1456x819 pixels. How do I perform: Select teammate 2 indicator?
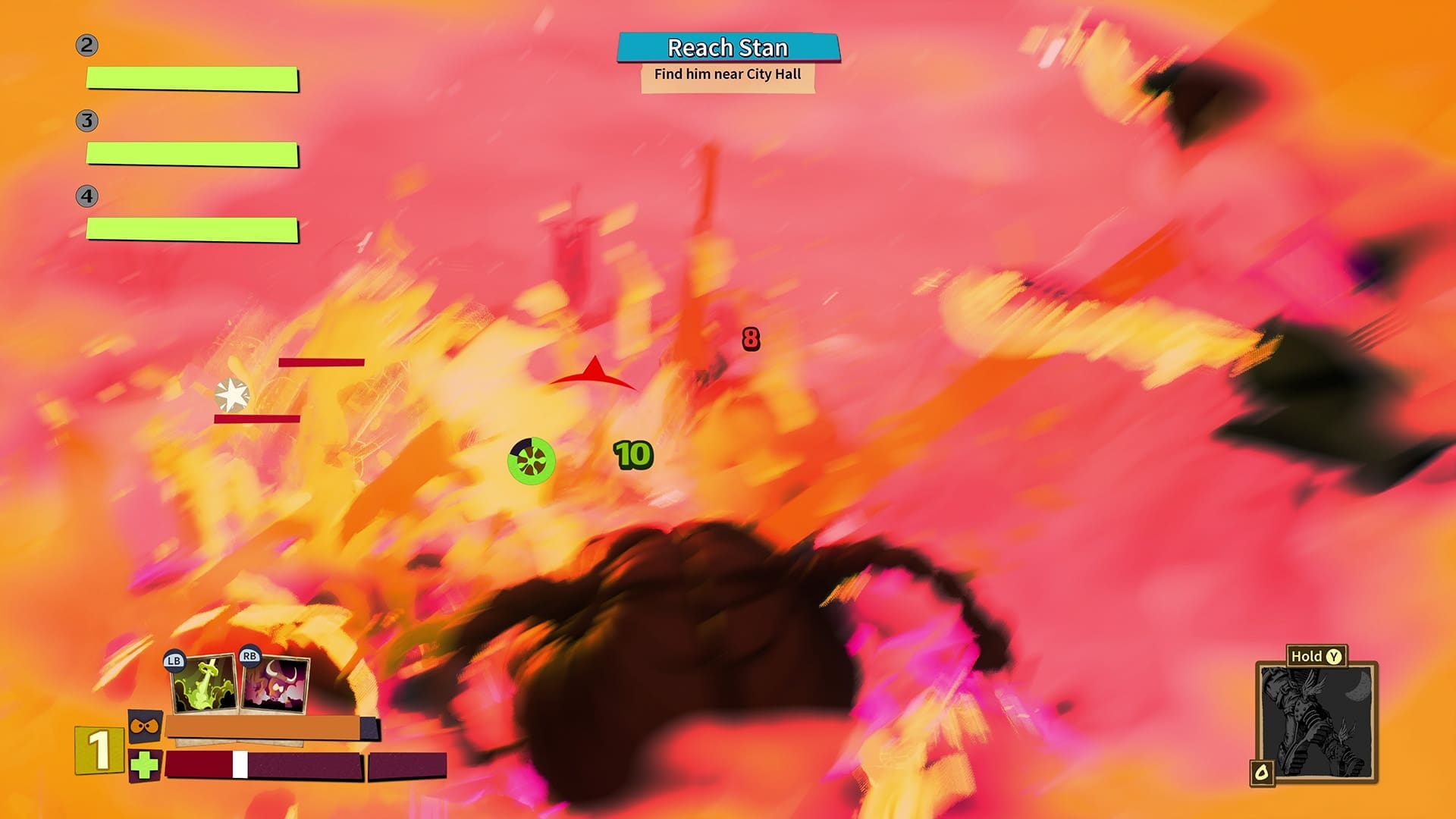click(x=86, y=45)
